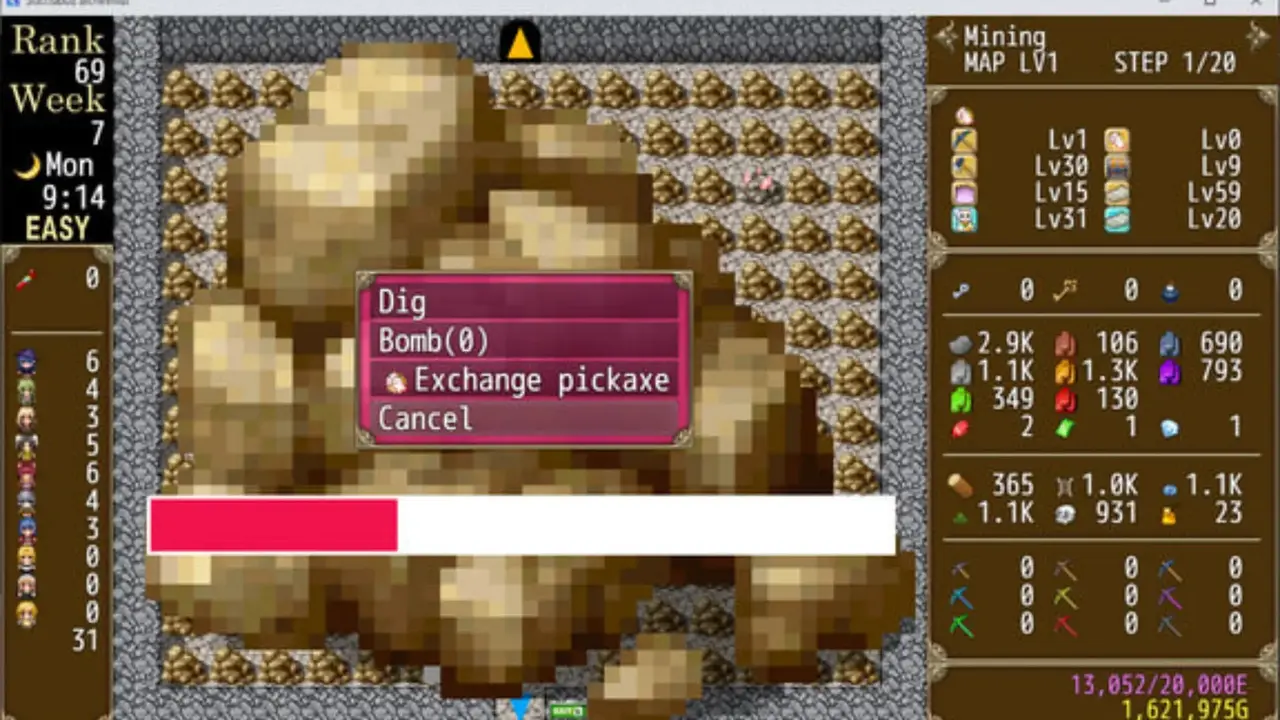
Task: Click the yellow up-arrow exit marker
Action: point(519,44)
